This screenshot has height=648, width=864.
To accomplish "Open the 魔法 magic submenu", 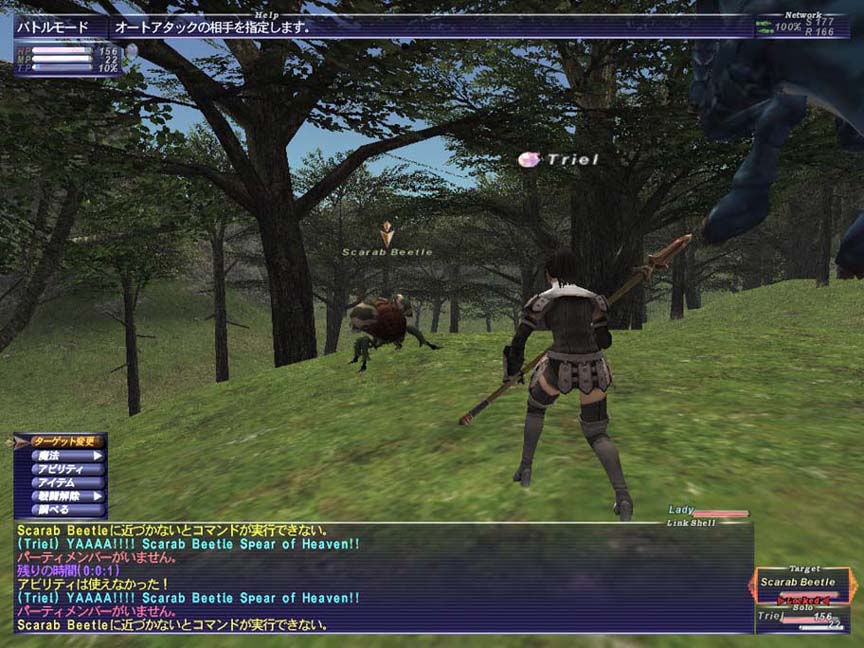I will (64, 455).
